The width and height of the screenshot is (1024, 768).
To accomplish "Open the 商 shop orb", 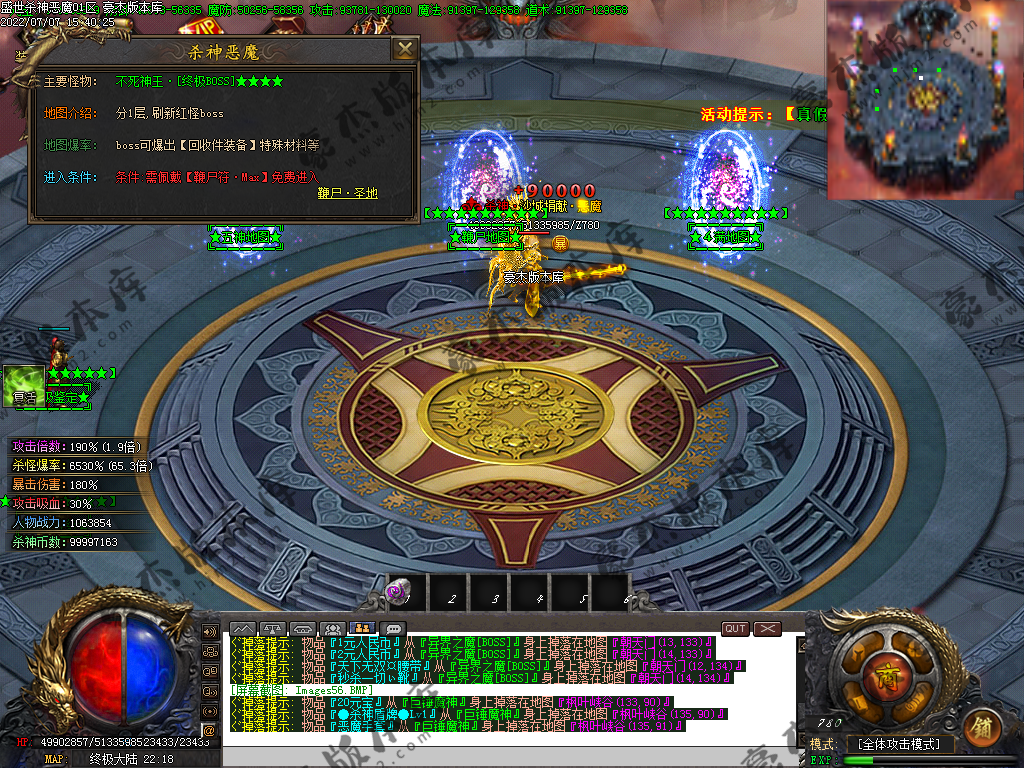I will point(882,671).
